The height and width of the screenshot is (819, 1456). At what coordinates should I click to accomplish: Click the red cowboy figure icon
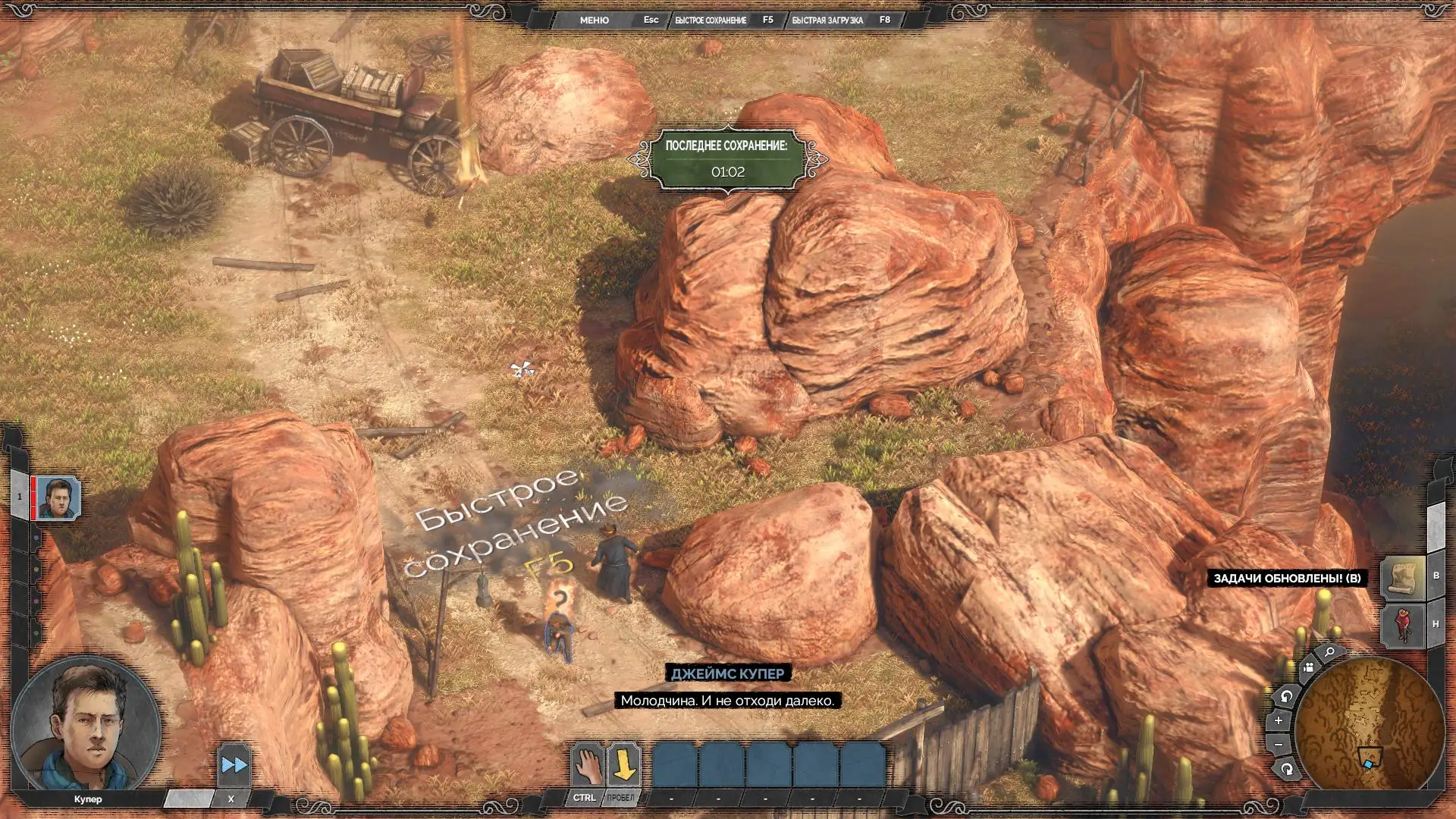coord(1403,624)
